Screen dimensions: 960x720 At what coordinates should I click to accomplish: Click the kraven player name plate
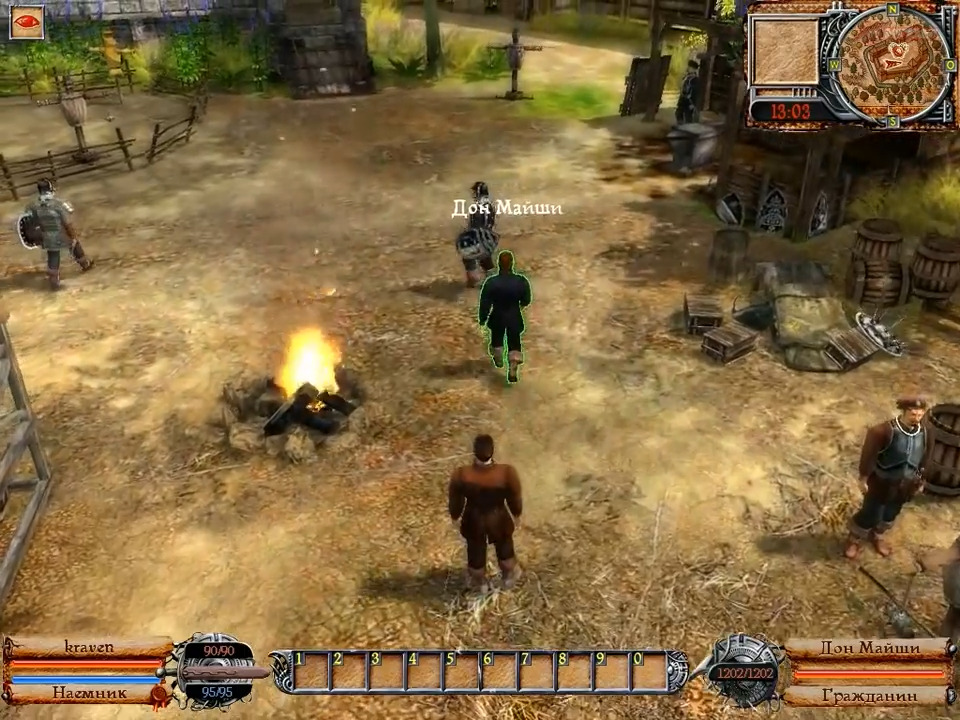pyautogui.click(x=88, y=647)
